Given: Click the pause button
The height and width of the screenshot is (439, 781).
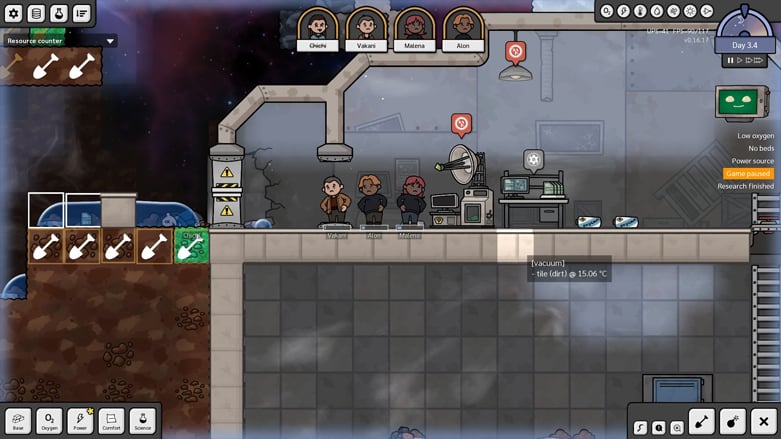Looking at the screenshot, I should tap(731, 61).
